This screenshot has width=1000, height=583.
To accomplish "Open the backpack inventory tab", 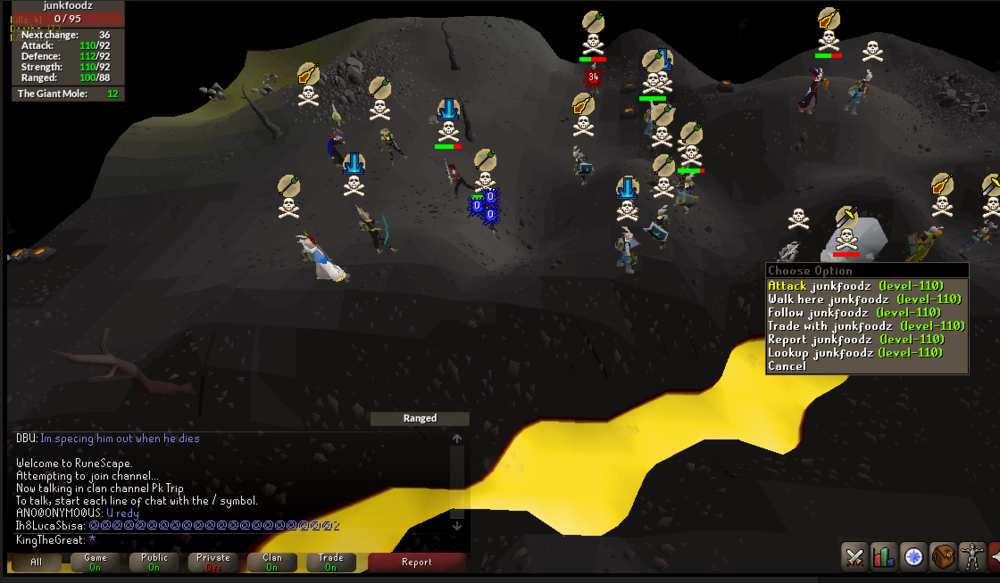I will [941, 556].
